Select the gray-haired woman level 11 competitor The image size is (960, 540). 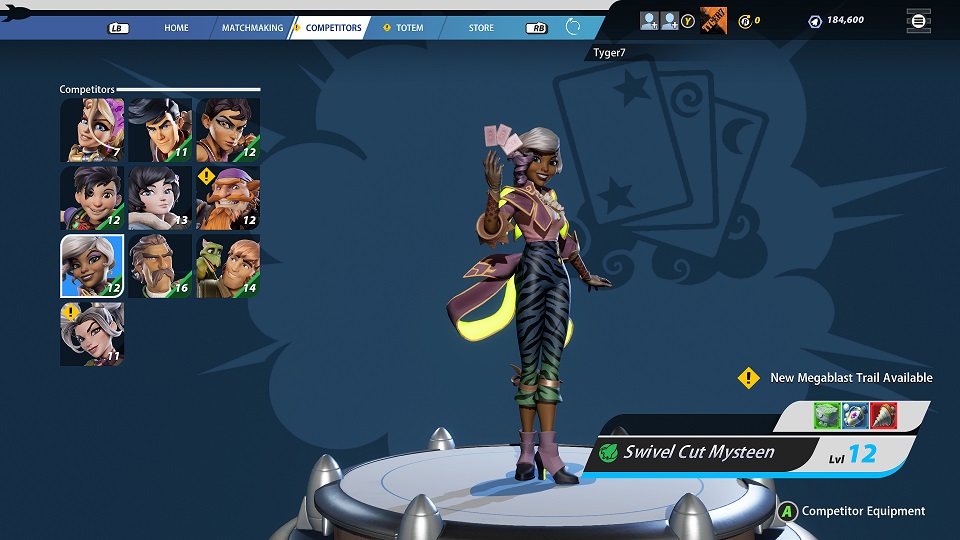coord(92,334)
